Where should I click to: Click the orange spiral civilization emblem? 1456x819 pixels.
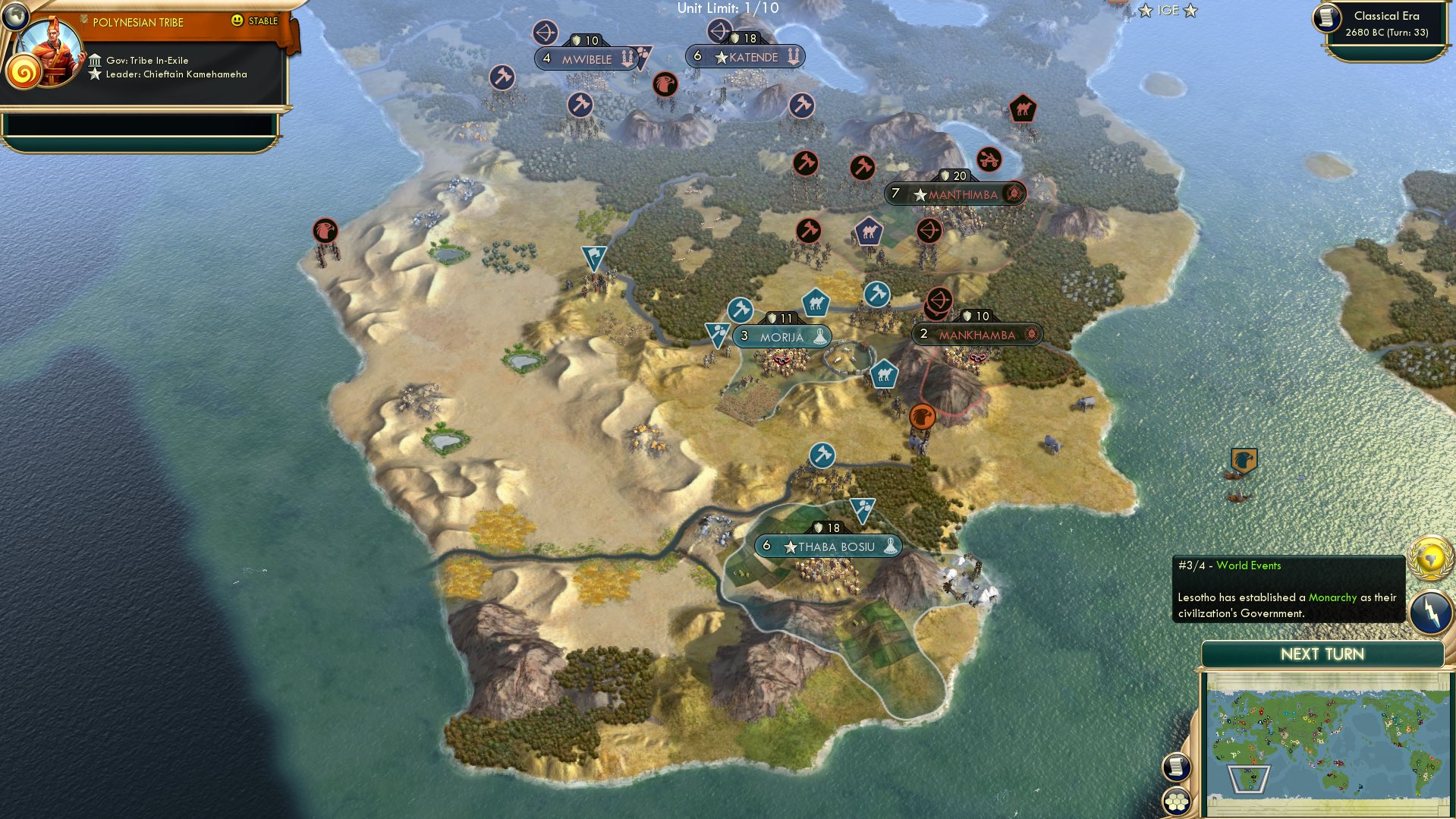(x=24, y=74)
